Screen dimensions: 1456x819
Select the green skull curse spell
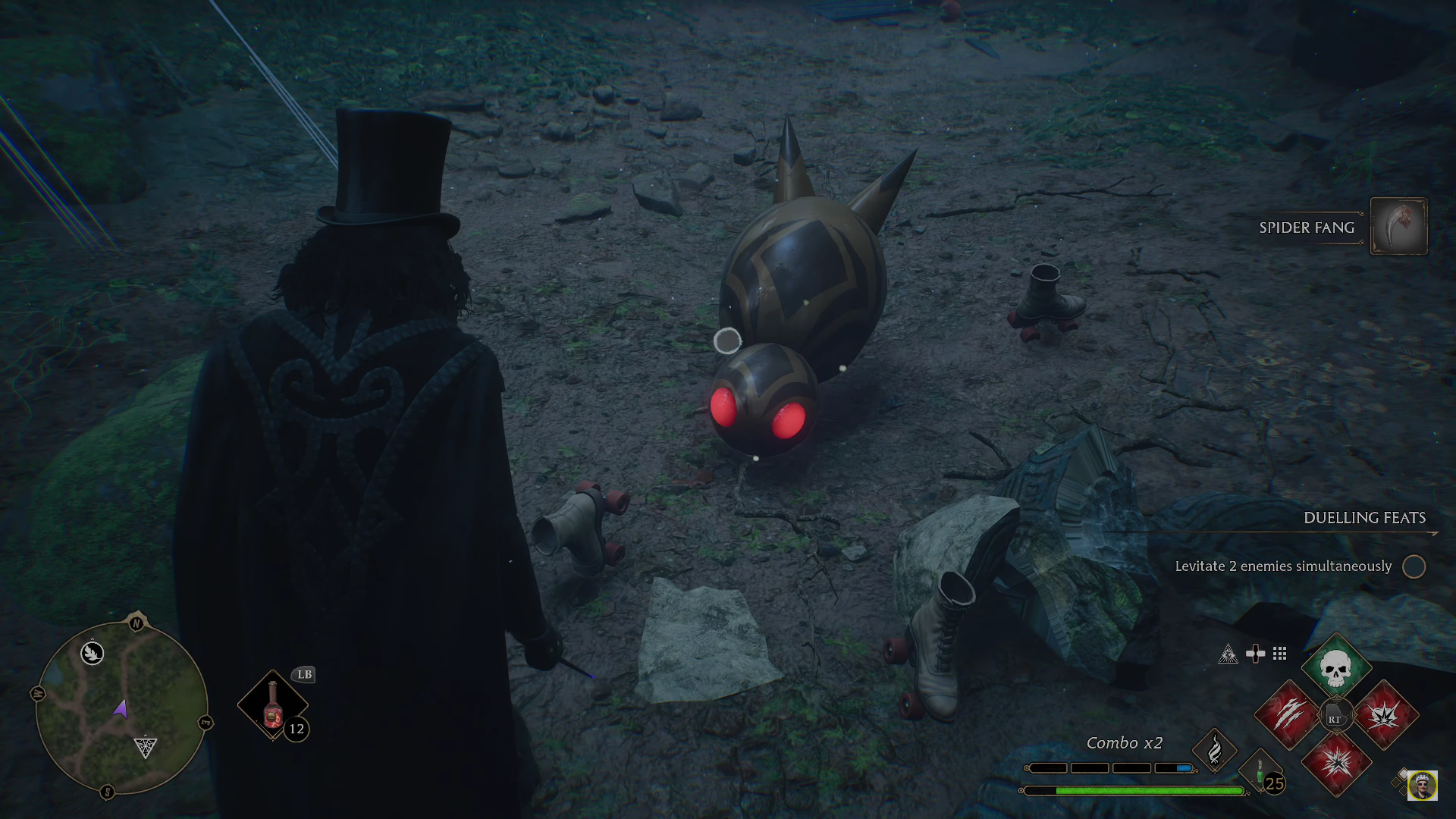(x=1335, y=669)
